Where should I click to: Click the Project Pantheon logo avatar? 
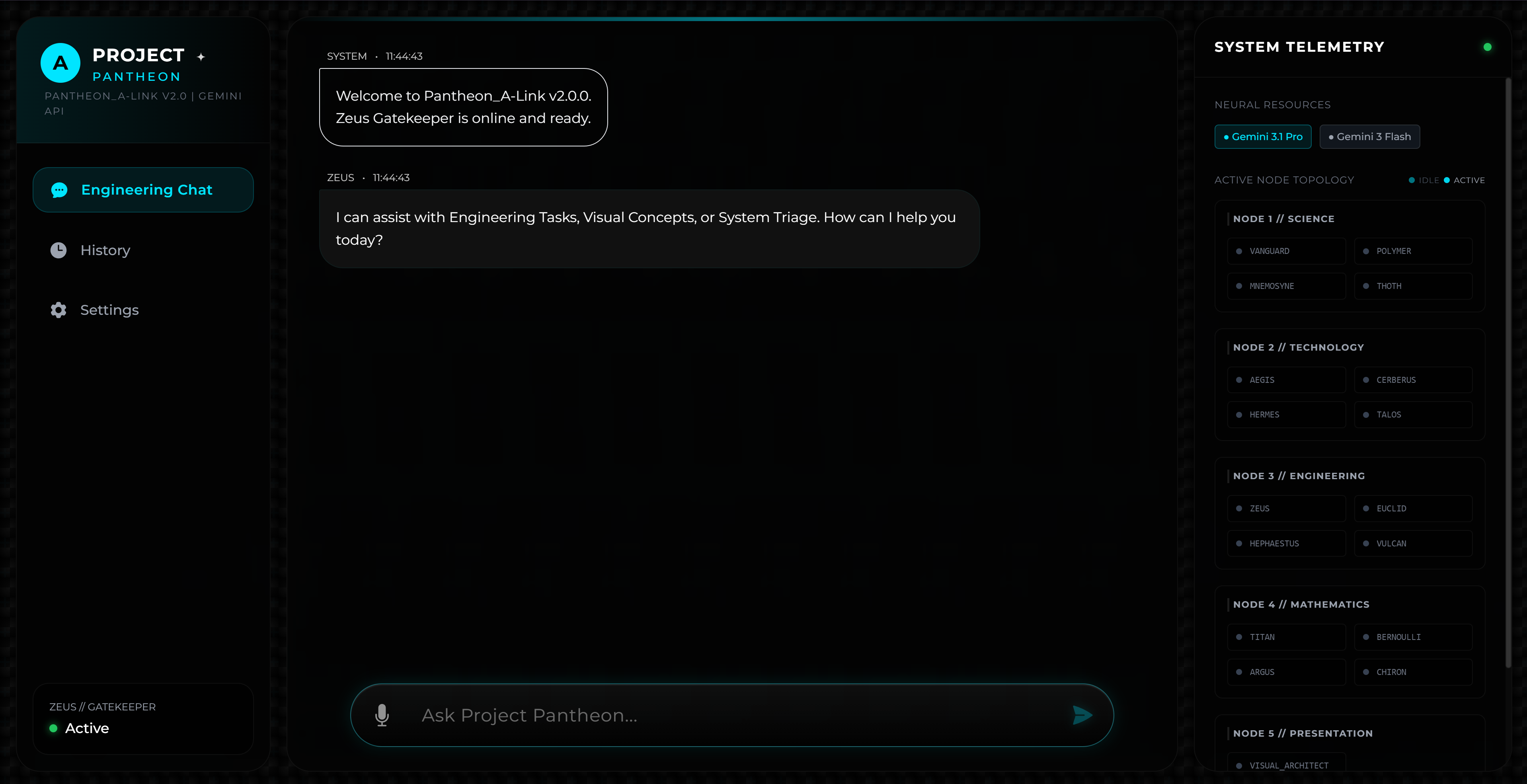click(60, 62)
